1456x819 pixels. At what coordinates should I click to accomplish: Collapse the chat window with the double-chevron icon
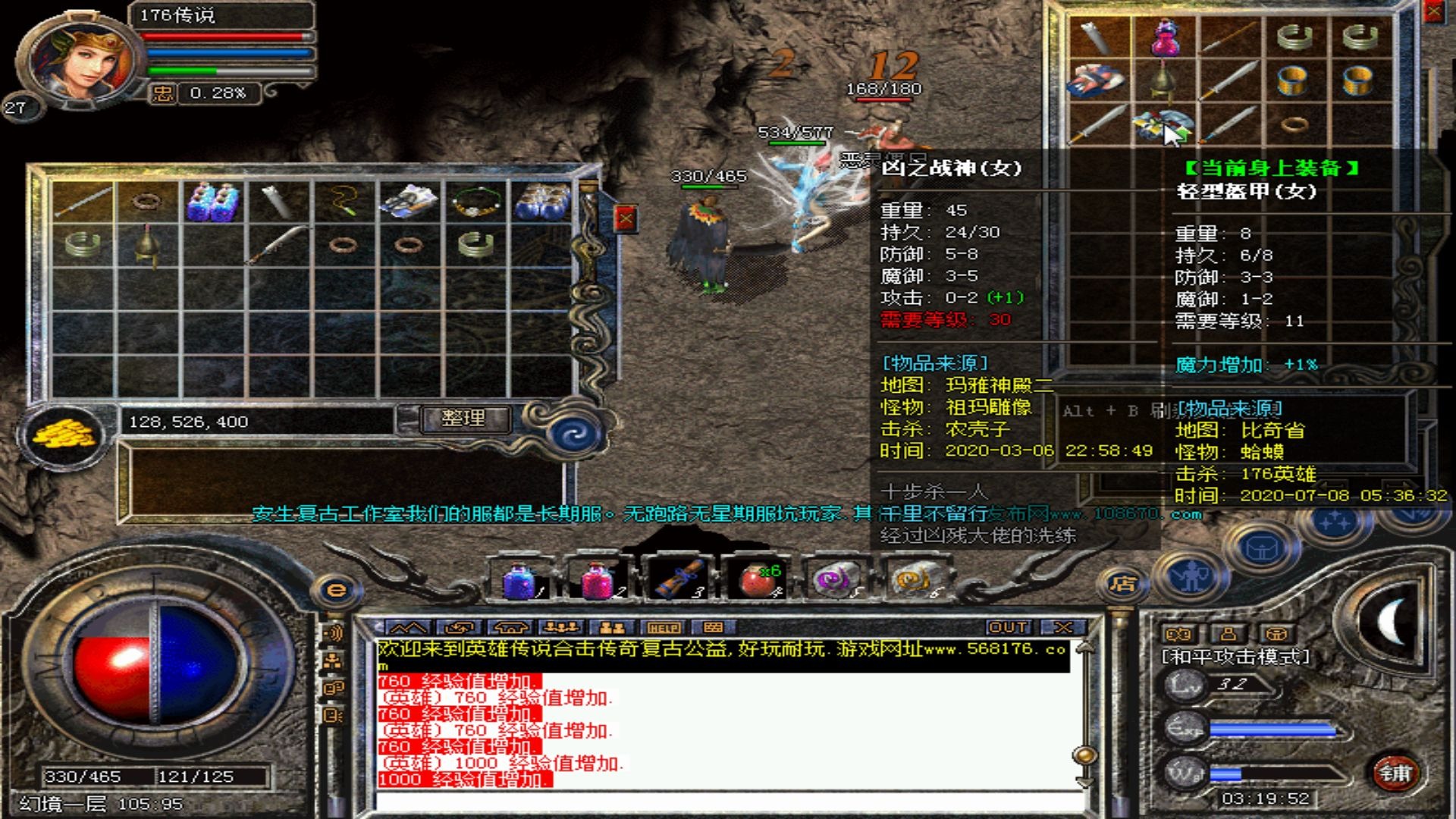[x=407, y=628]
